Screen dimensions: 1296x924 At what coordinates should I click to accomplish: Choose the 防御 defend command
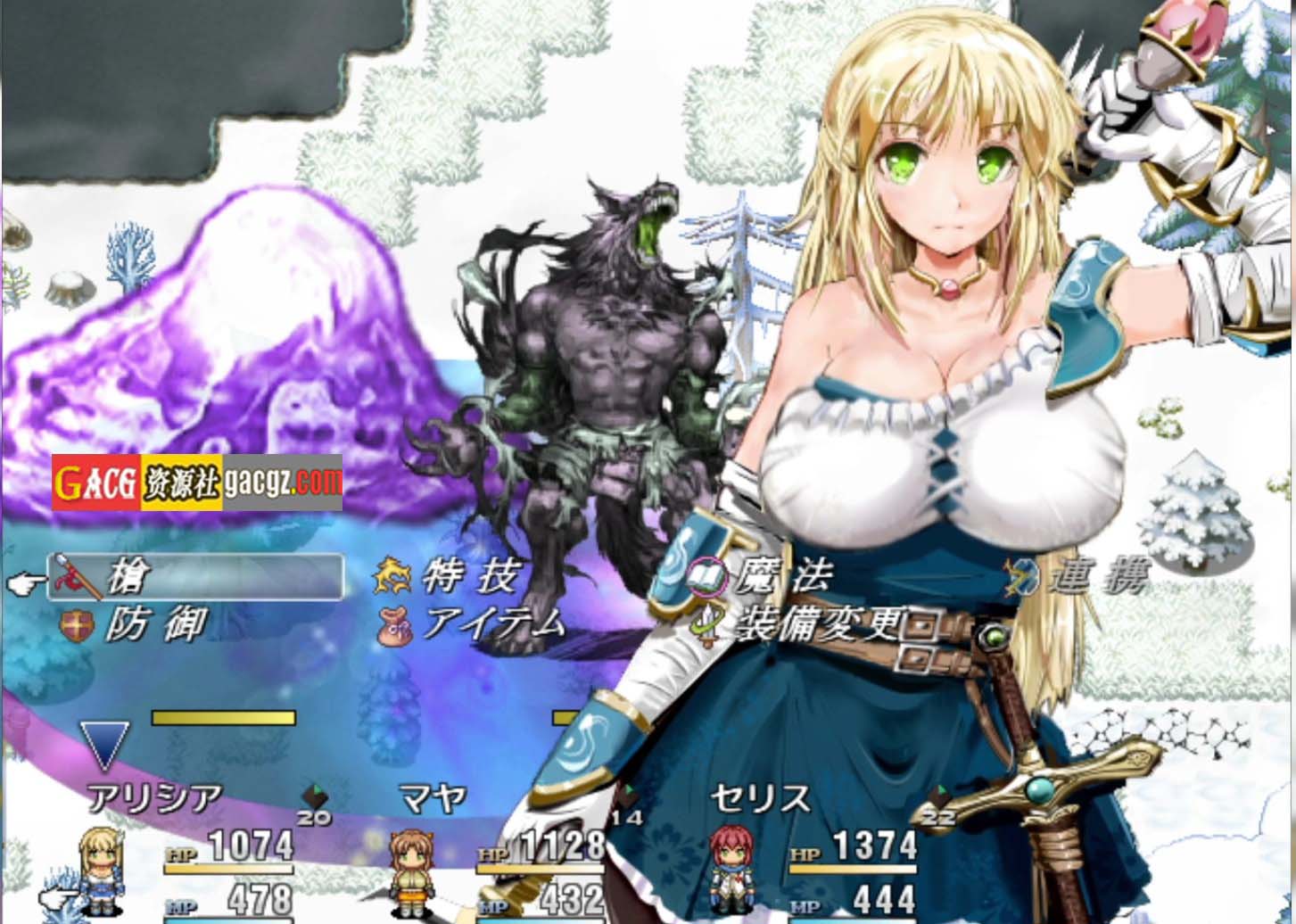(154, 623)
